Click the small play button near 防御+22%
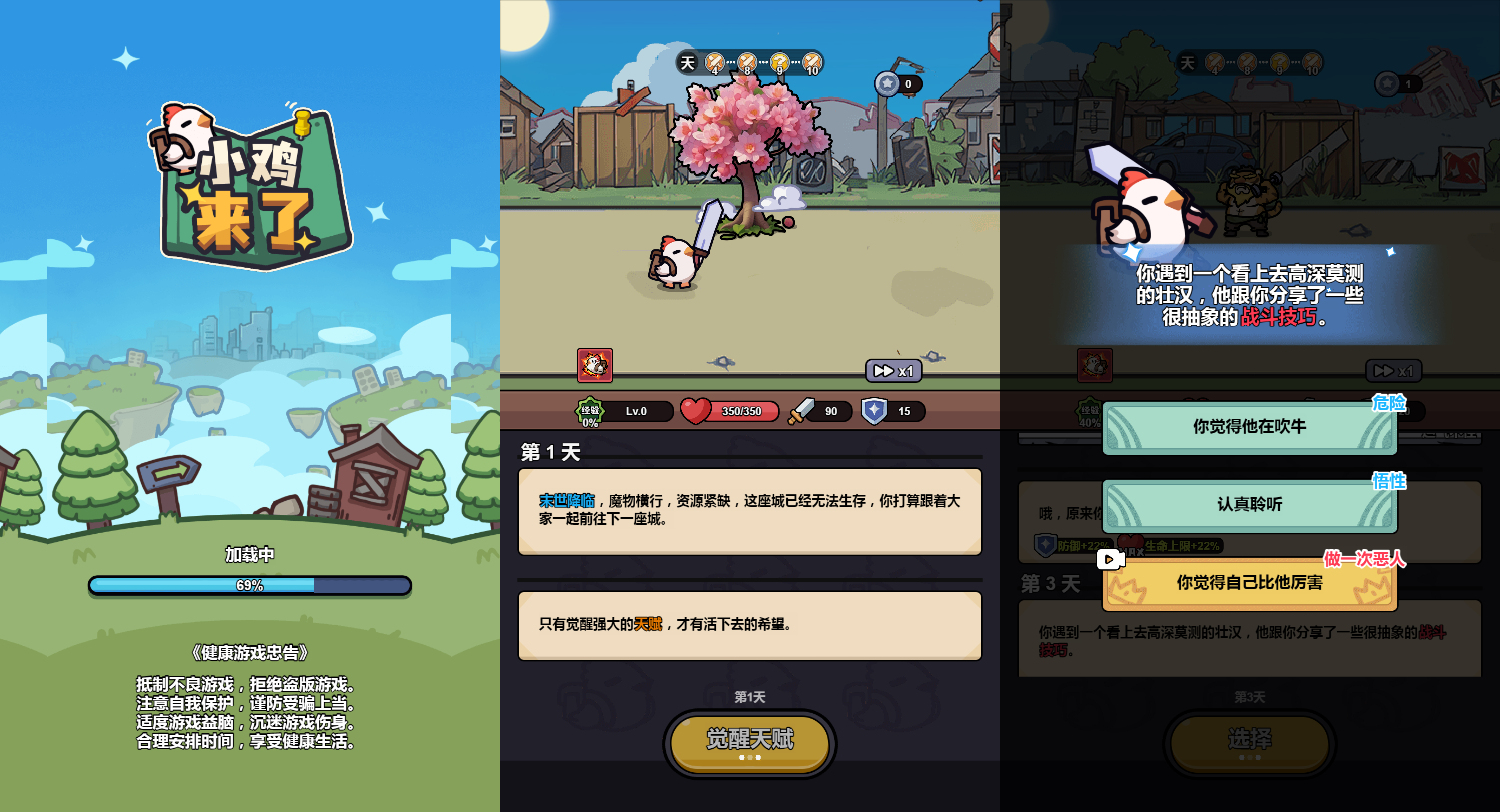The image size is (1500, 812). click(x=1111, y=559)
